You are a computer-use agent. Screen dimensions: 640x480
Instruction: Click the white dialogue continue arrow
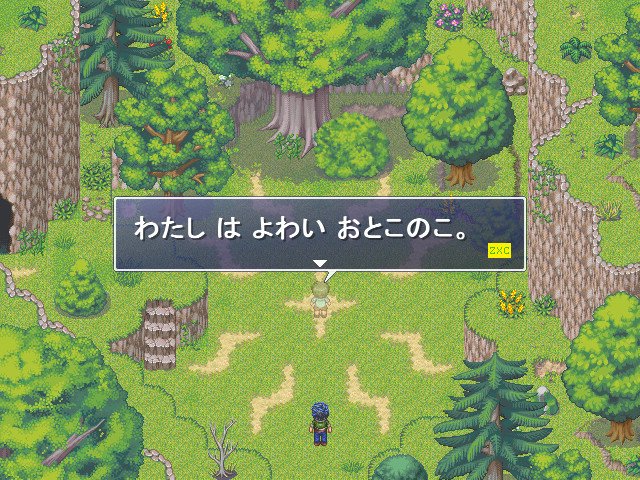tap(320, 263)
